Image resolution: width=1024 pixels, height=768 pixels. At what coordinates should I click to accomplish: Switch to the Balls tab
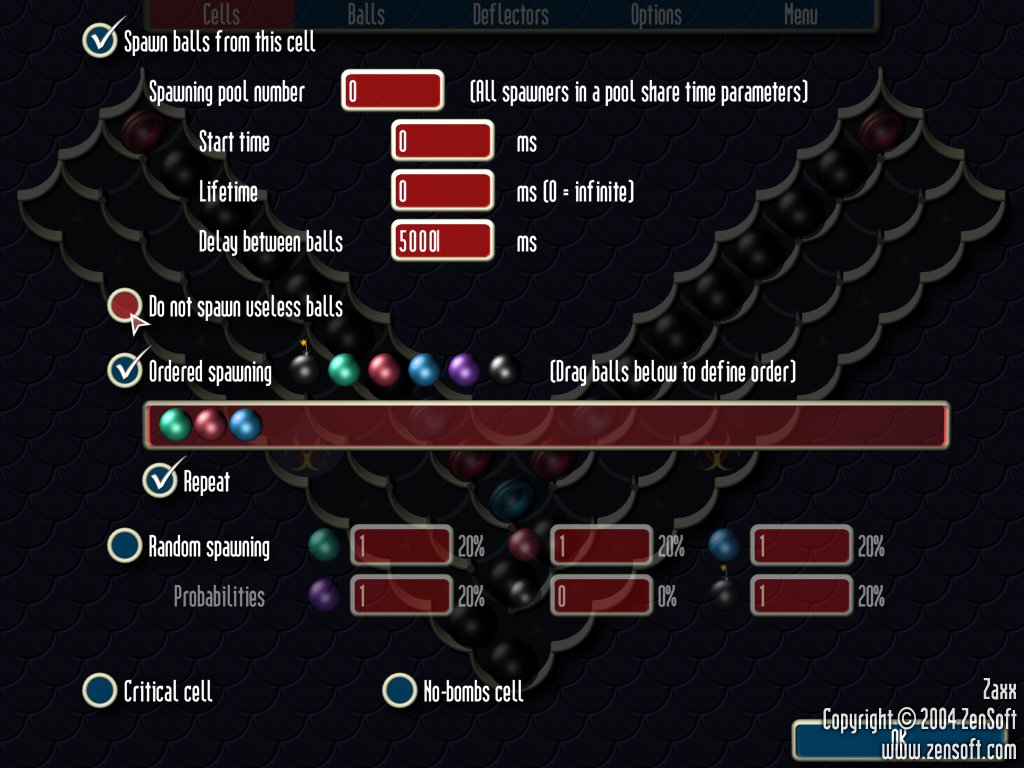point(366,15)
